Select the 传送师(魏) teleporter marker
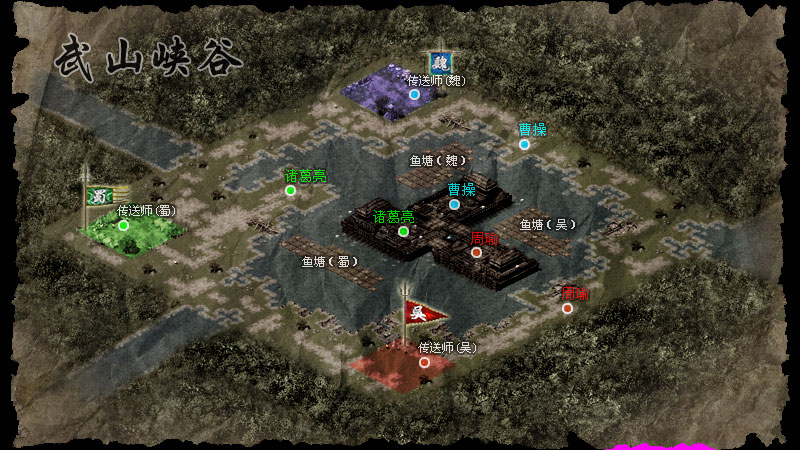The width and height of the screenshot is (800, 450). tap(414, 94)
